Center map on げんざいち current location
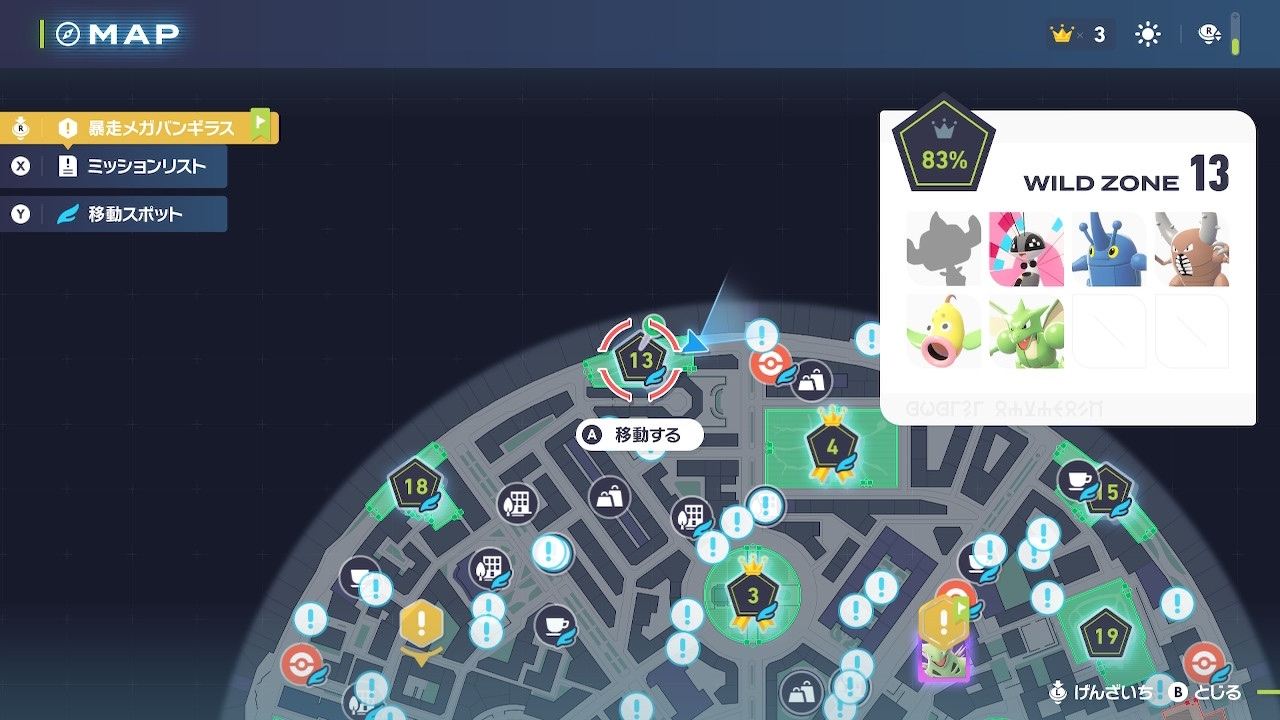This screenshot has width=1280, height=720. pyautogui.click(x=1100, y=692)
